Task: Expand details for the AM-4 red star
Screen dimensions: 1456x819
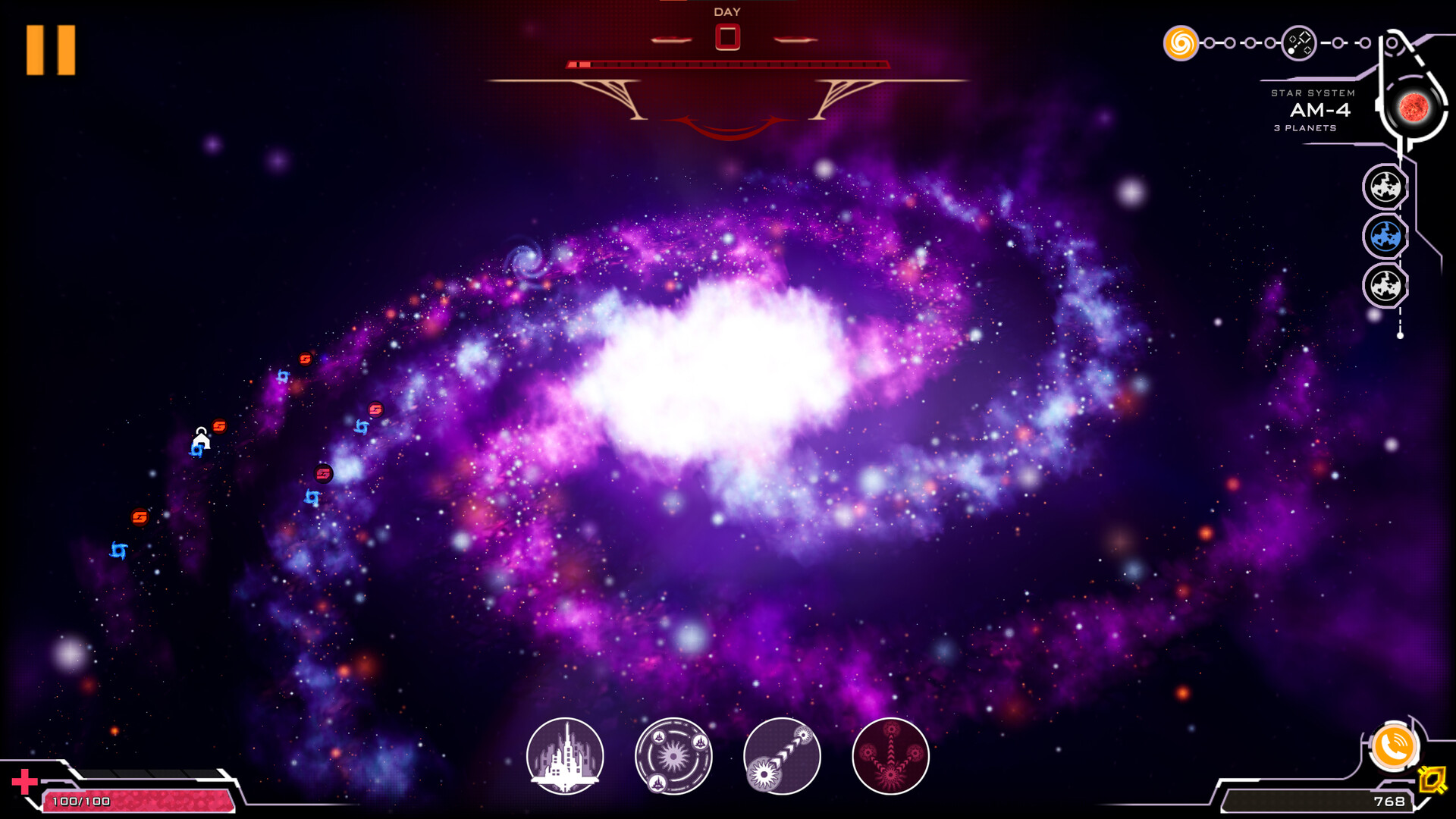Action: click(1415, 106)
